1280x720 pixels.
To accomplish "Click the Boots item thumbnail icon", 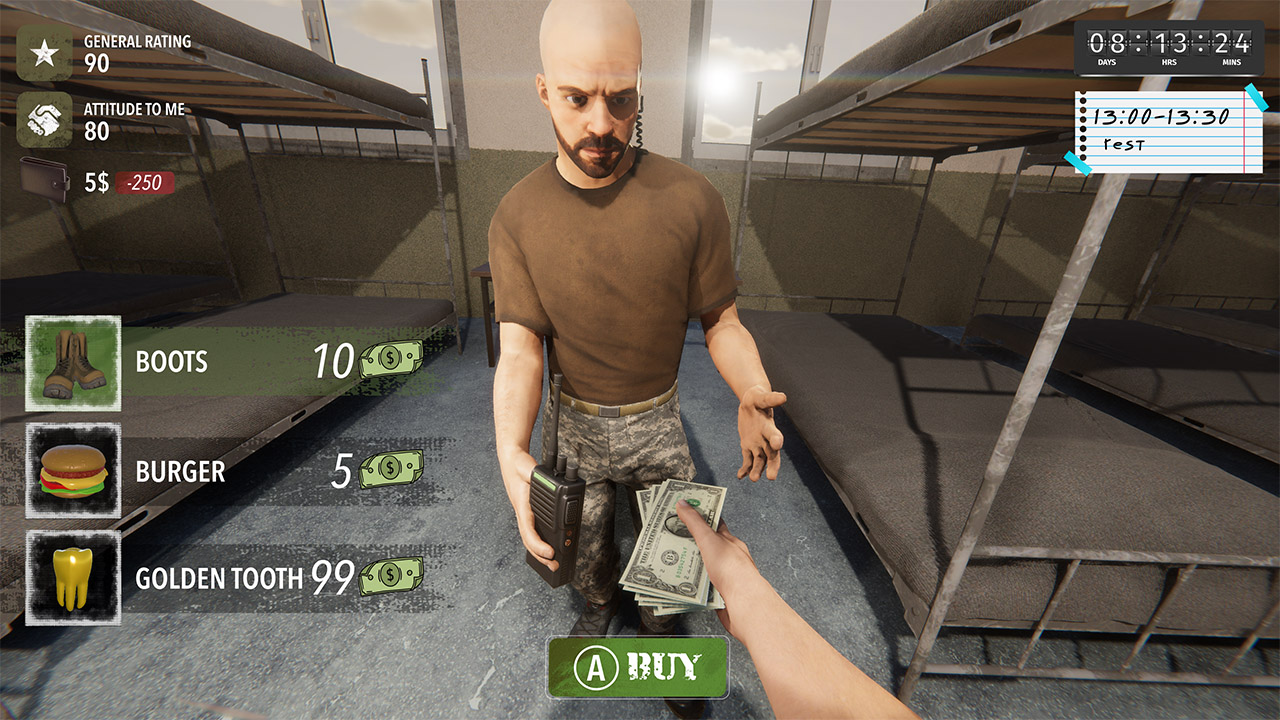I will pyautogui.click(x=74, y=363).
